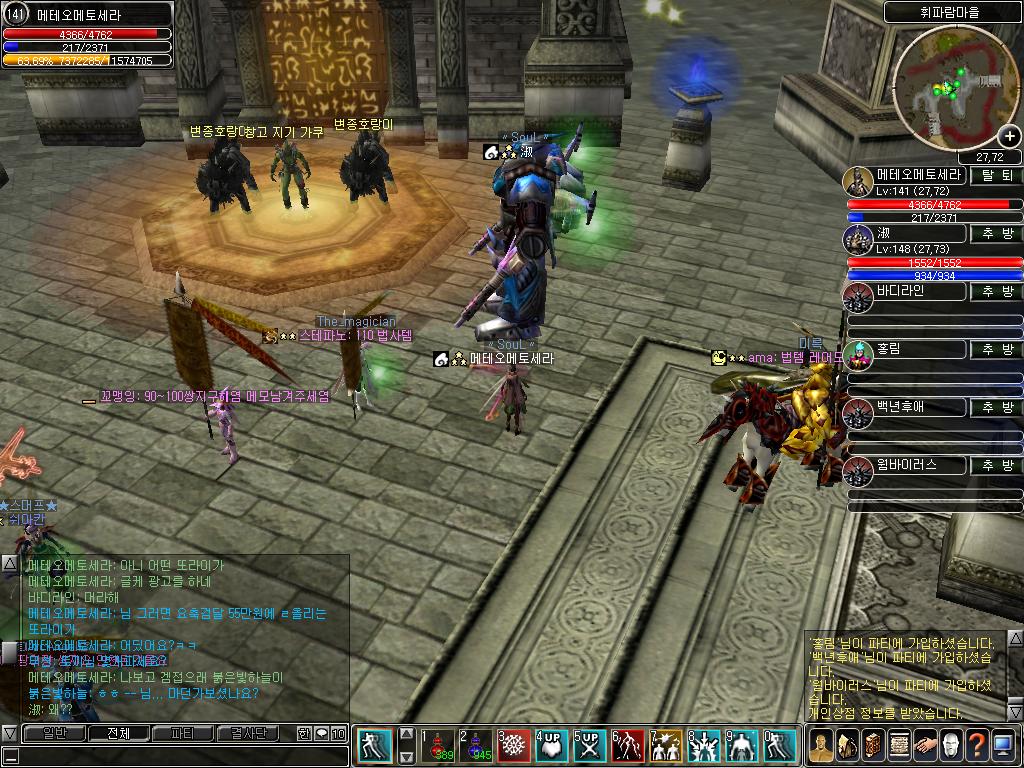This screenshot has height=768, width=1024.
Task: Activate the lightning skill in slot 6
Action: tap(627, 745)
